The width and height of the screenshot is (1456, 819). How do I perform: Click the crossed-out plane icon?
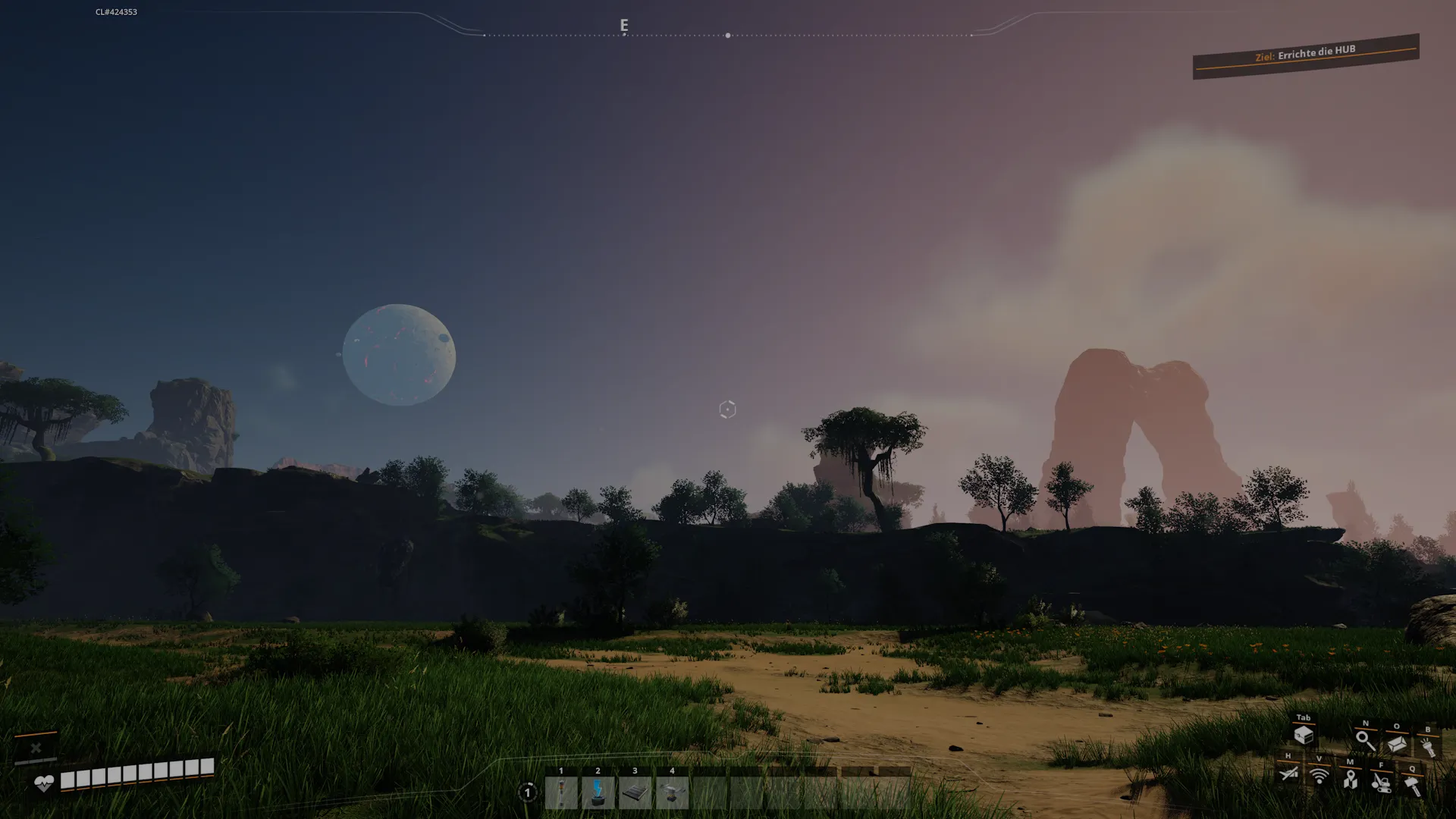tap(1288, 773)
